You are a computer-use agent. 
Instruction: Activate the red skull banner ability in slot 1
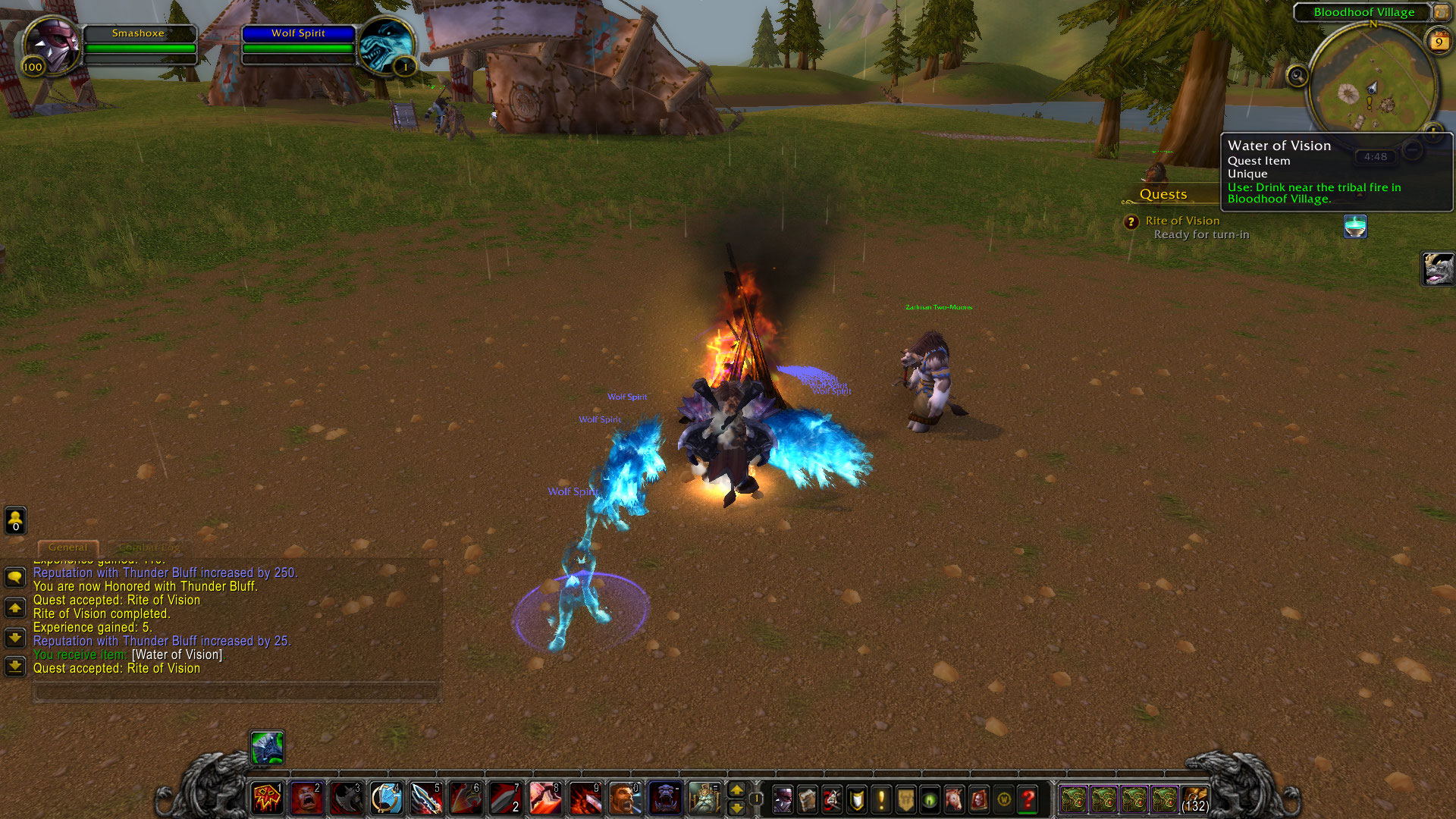click(267, 799)
